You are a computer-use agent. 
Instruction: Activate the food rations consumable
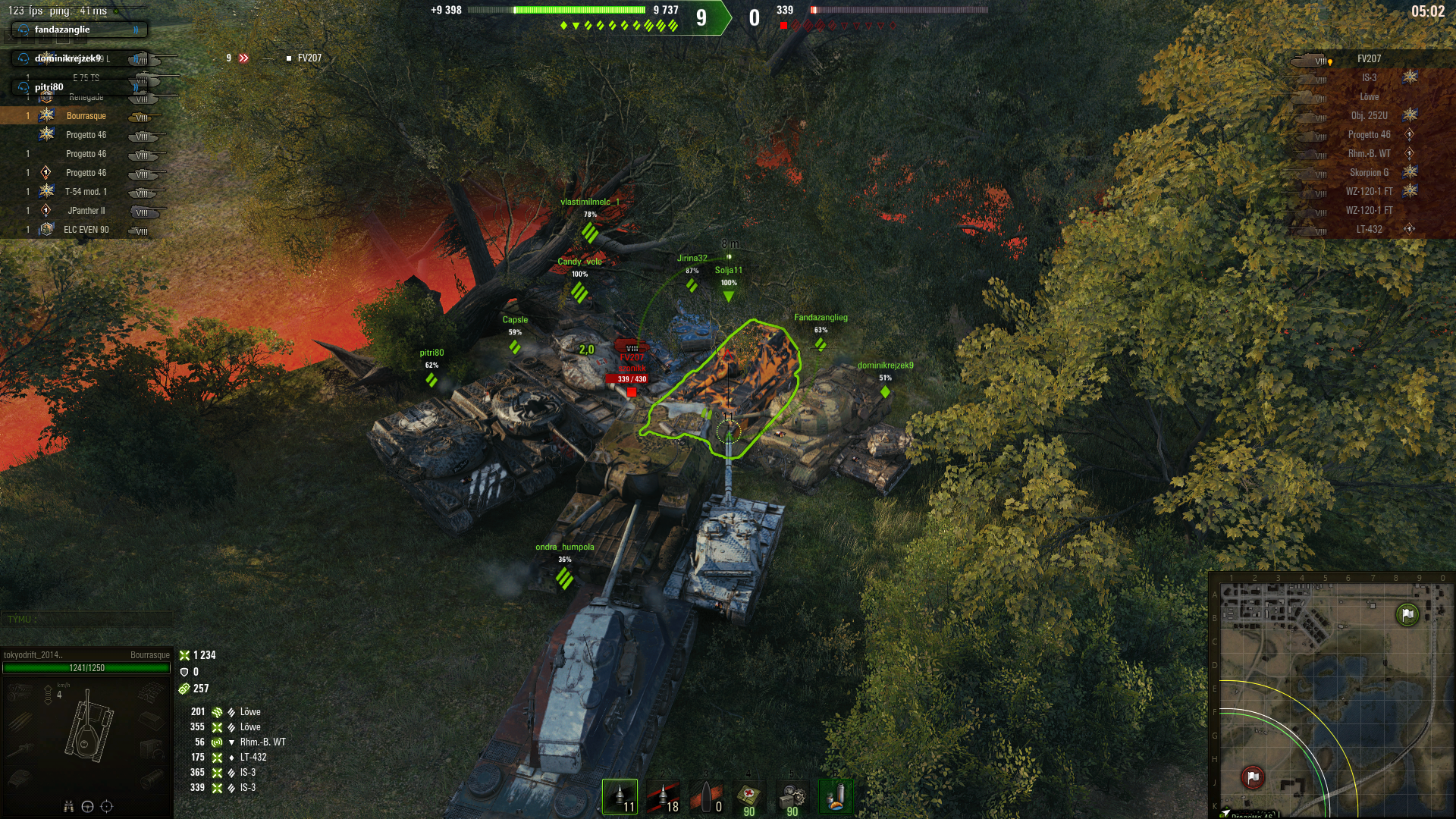point(835,797)
